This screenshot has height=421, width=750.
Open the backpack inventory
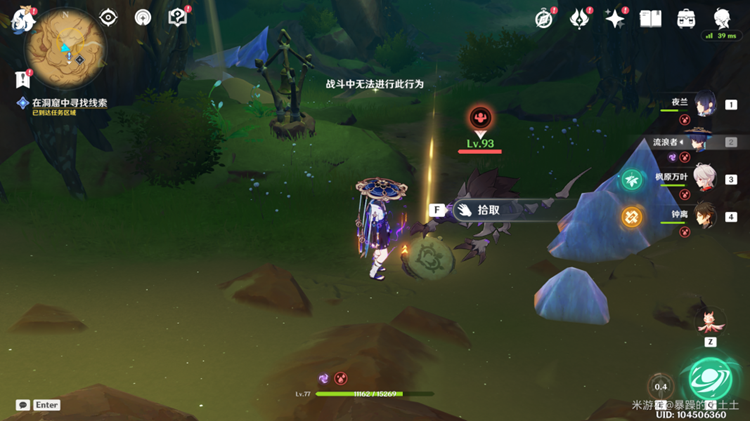pyautogui.click(x=686, y=18)
